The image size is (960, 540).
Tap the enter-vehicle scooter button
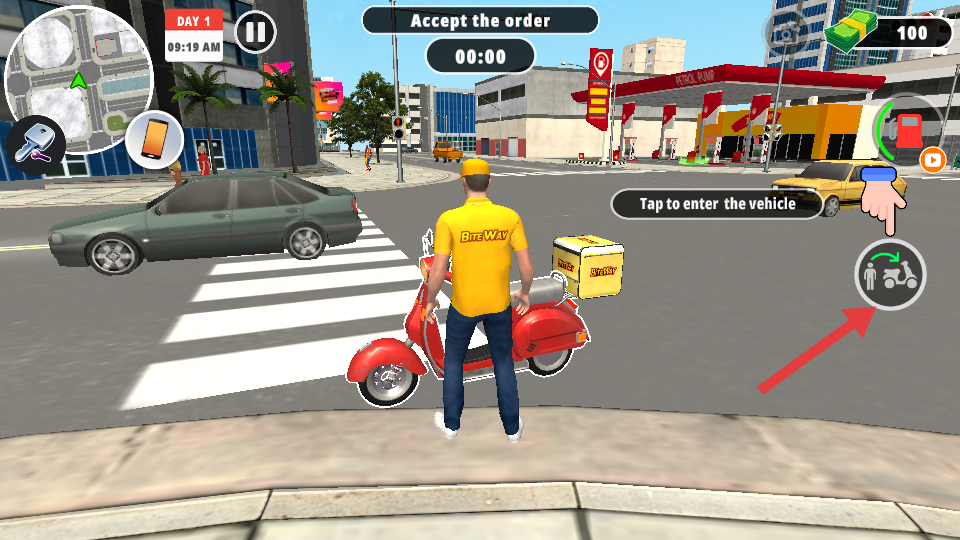pos(890,275)
